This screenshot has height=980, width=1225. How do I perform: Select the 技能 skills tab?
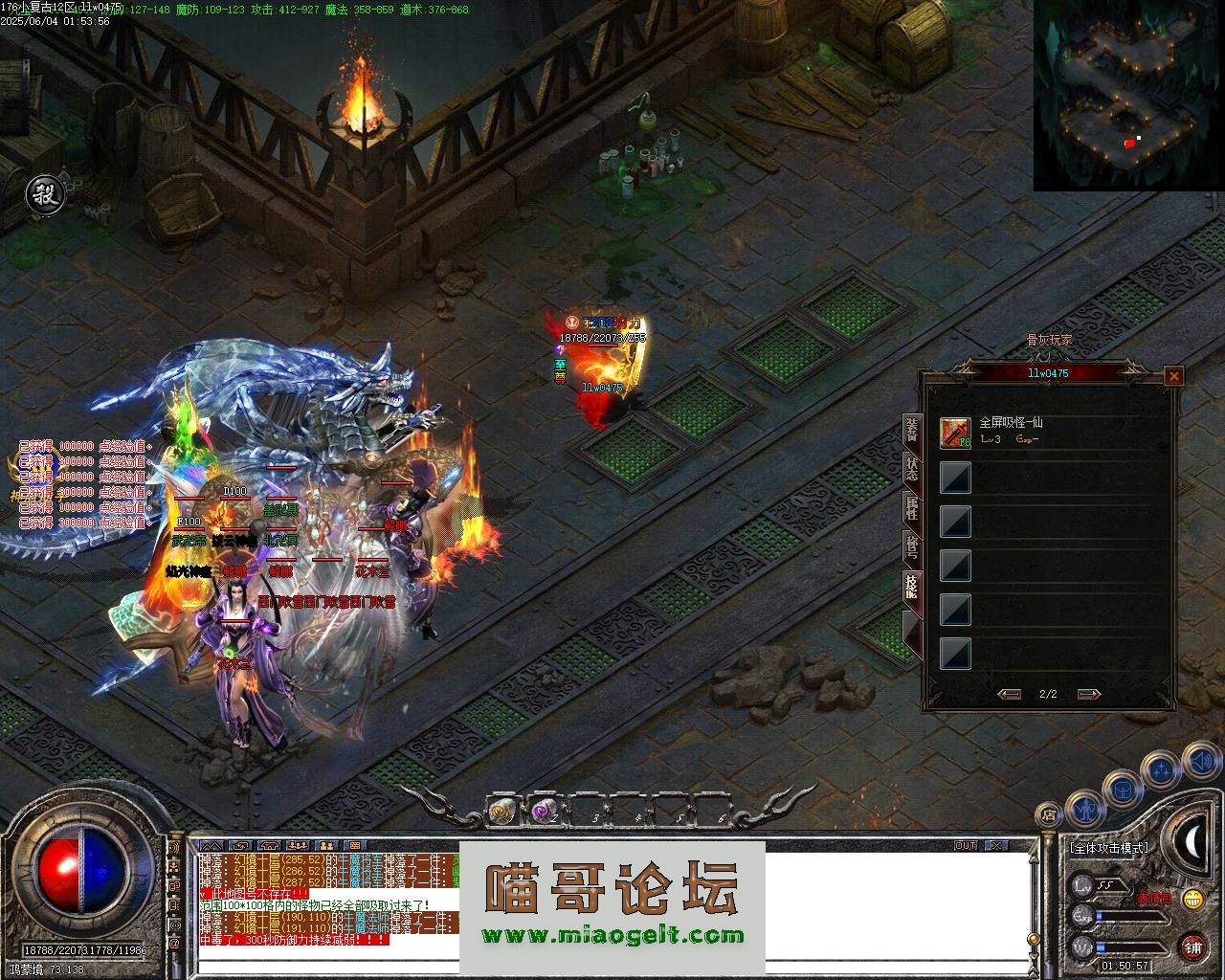tap(912, 587)
